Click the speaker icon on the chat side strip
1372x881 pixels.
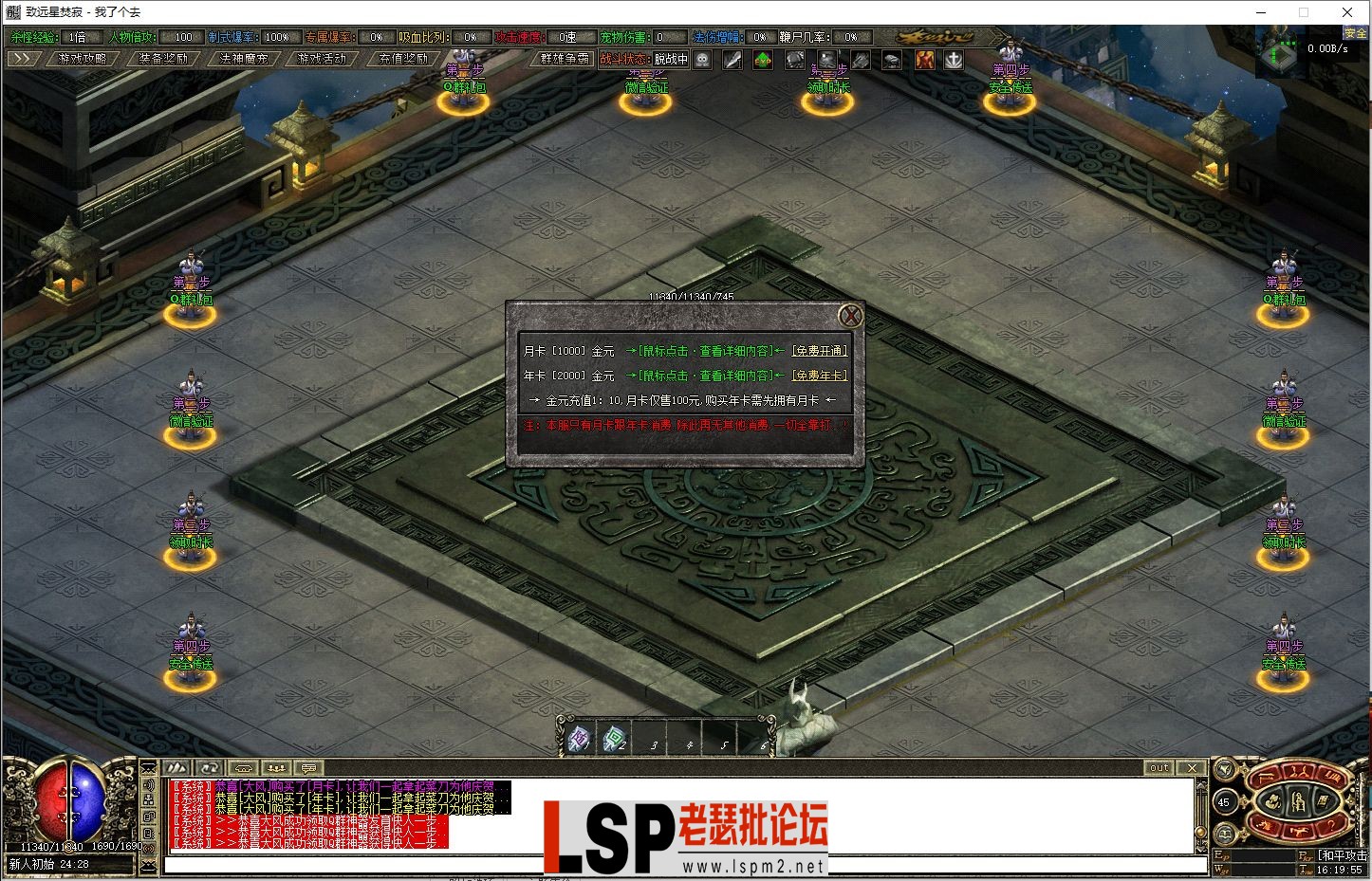click(150, 785)
